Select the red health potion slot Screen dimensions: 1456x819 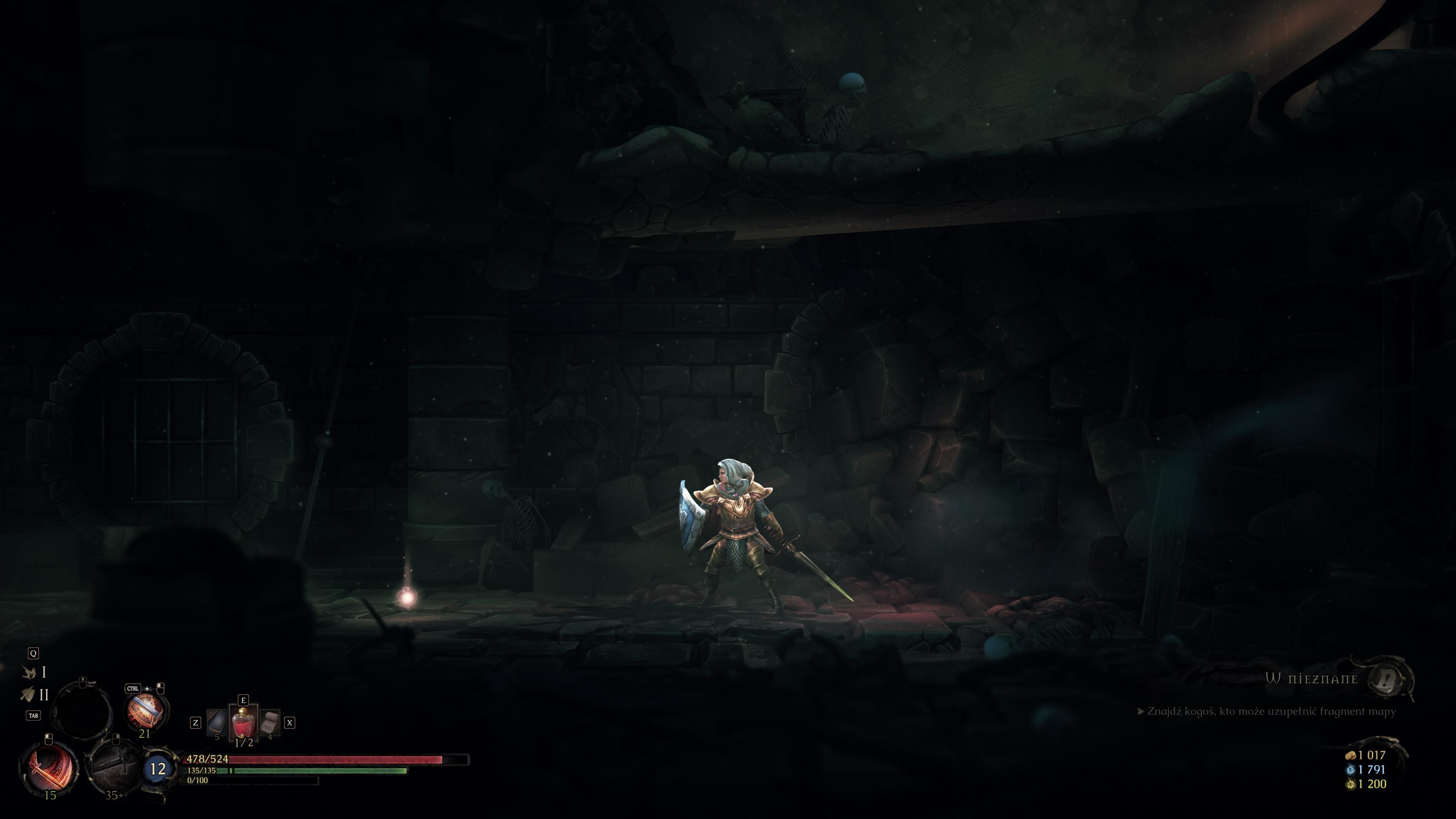[243, 723]
